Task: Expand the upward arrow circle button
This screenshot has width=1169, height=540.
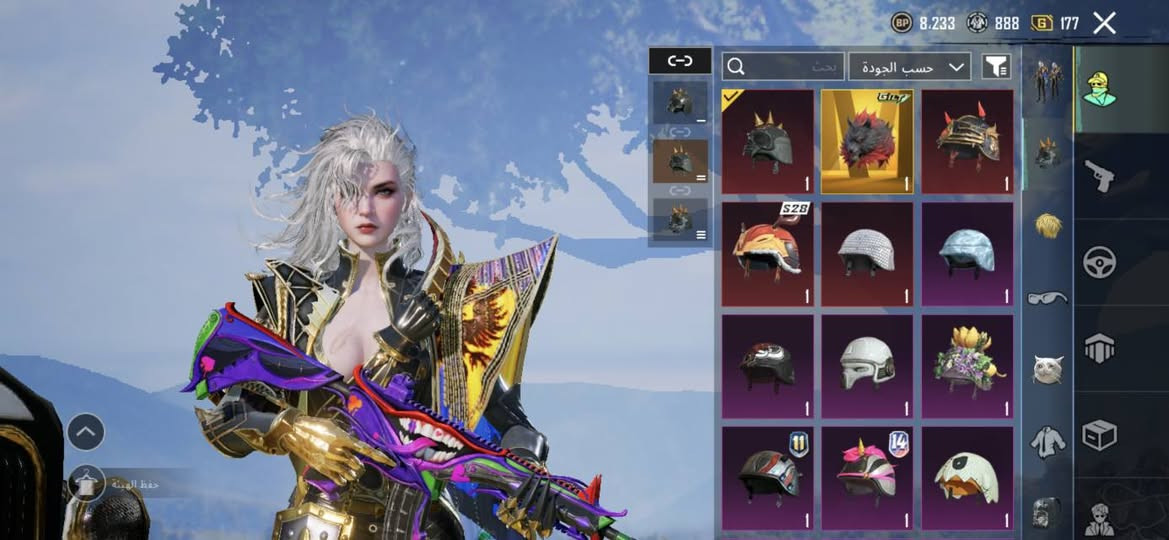Action: coord(86,432)
